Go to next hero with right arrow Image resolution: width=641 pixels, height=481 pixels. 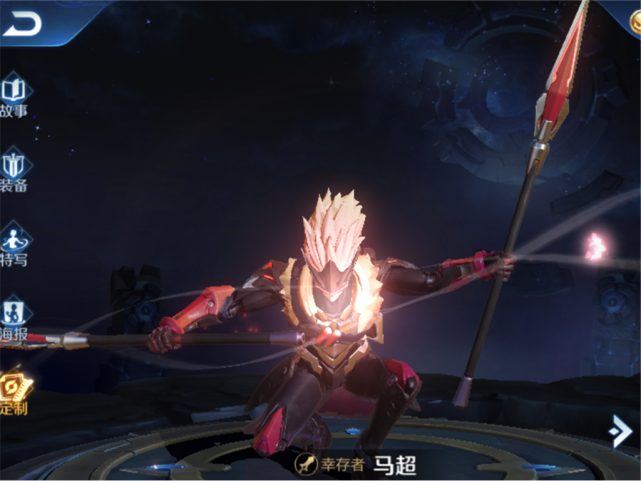[620, 430]
